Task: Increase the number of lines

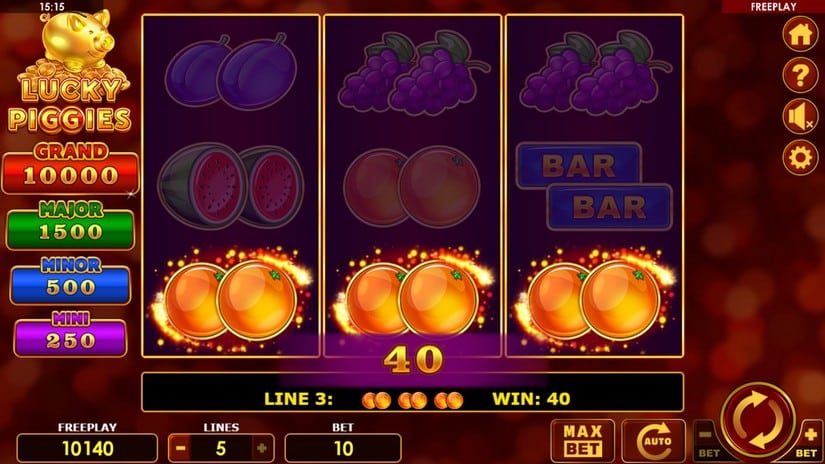Action: pos(262,447)
